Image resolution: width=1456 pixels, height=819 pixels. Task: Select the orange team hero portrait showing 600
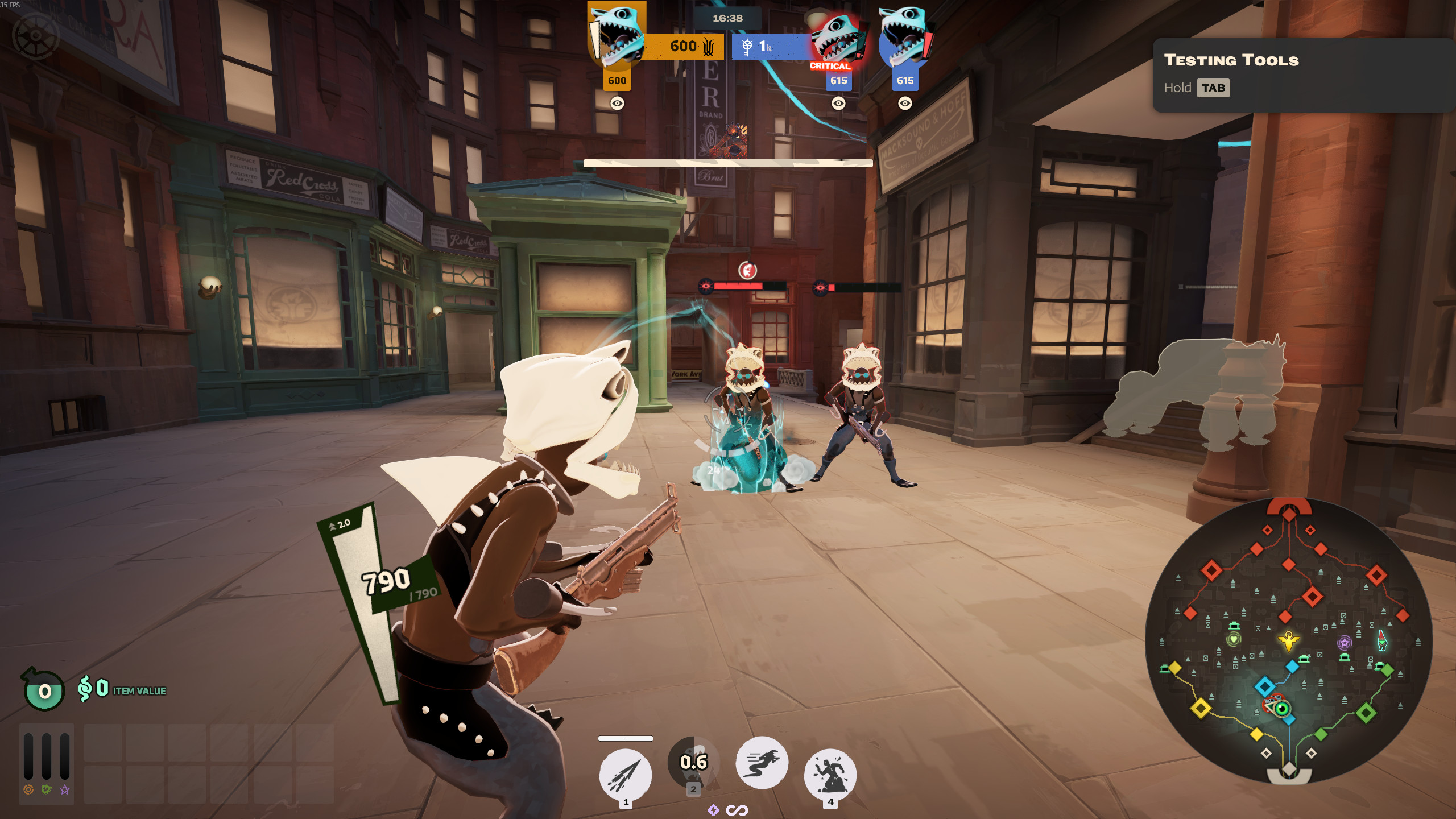coord(617,37)
